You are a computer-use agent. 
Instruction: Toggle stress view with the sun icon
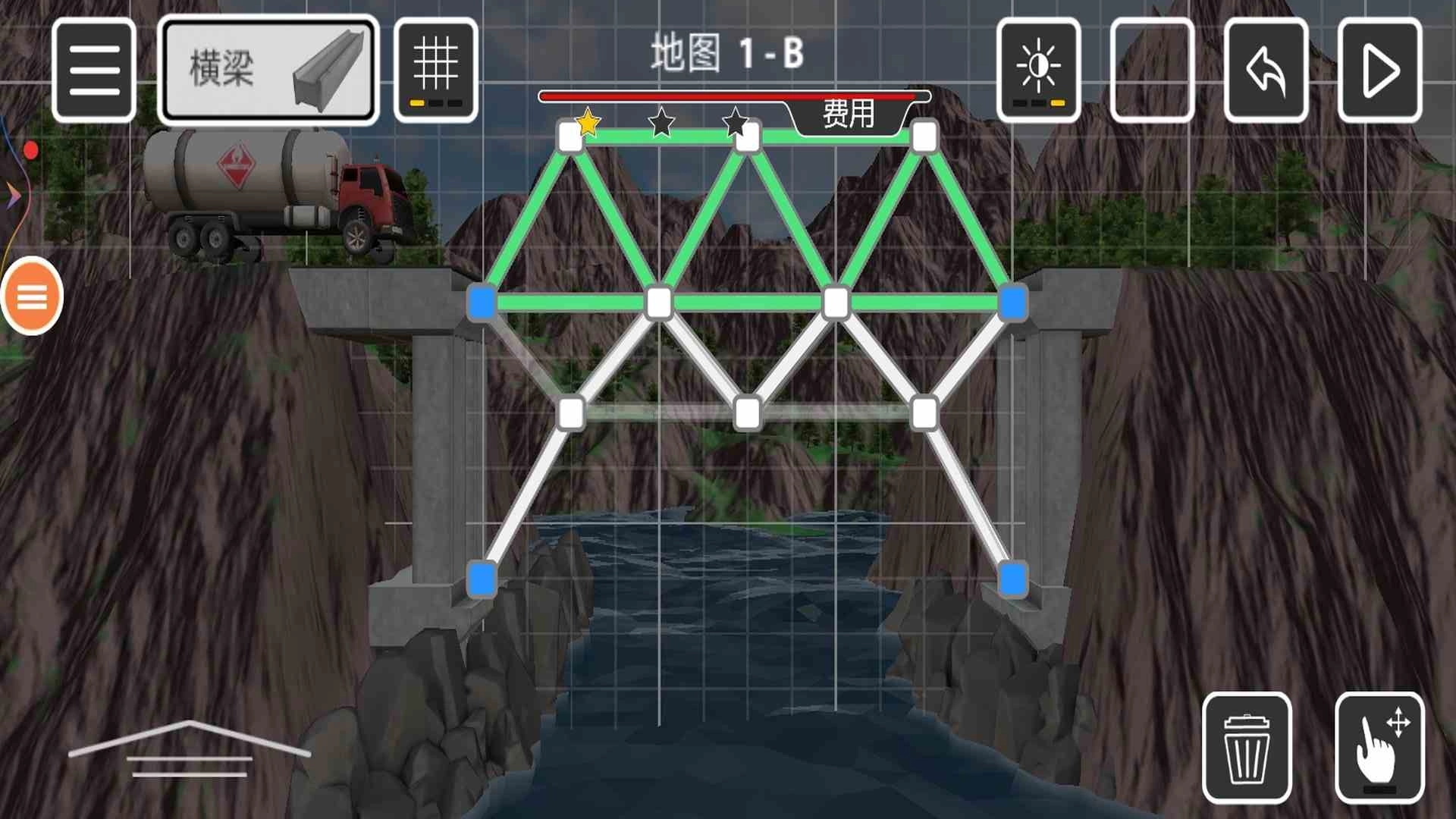coord(1038,69)
